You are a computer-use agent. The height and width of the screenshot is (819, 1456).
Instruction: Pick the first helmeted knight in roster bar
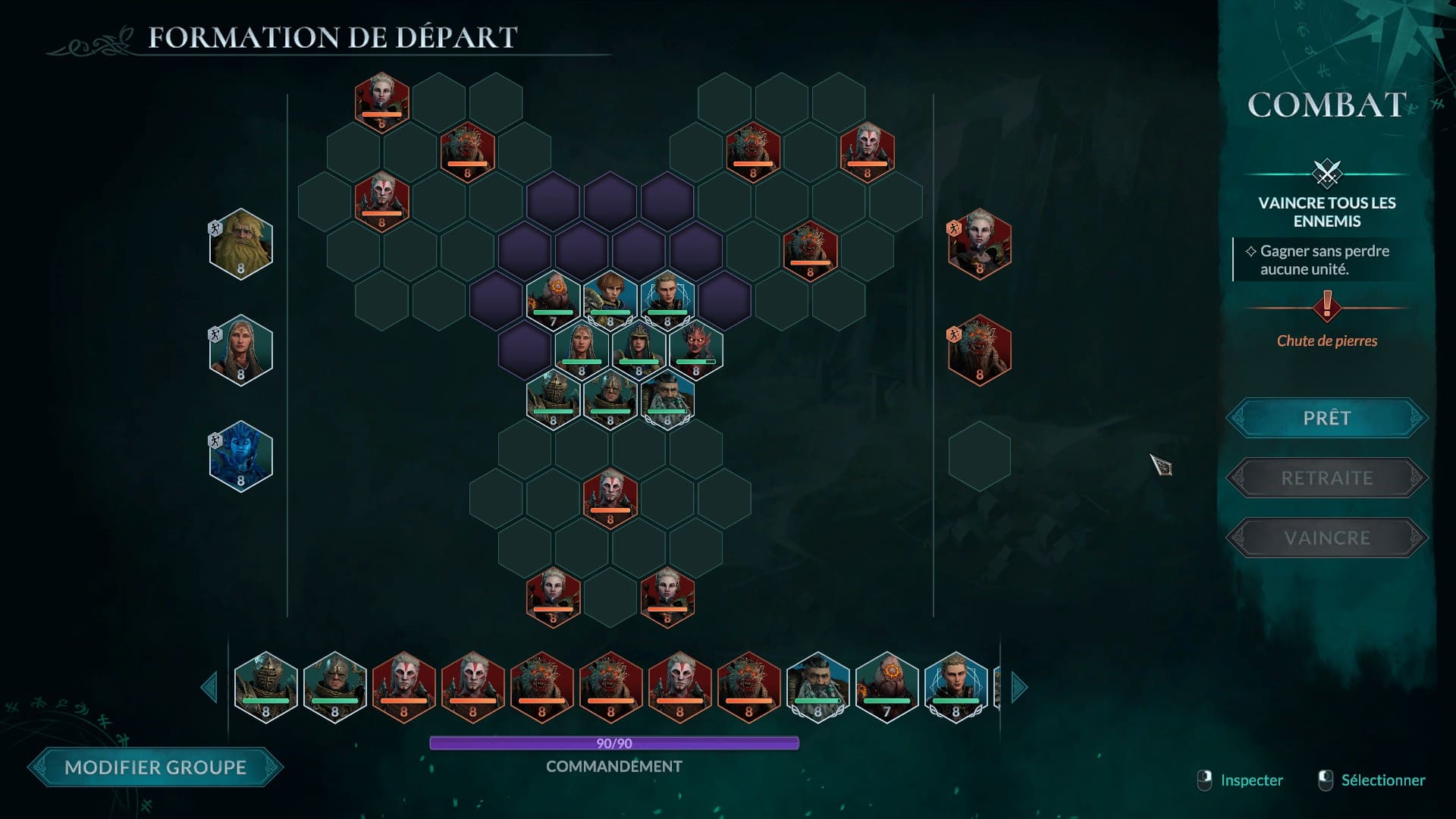pyautogui.click(x=265, y=687)
